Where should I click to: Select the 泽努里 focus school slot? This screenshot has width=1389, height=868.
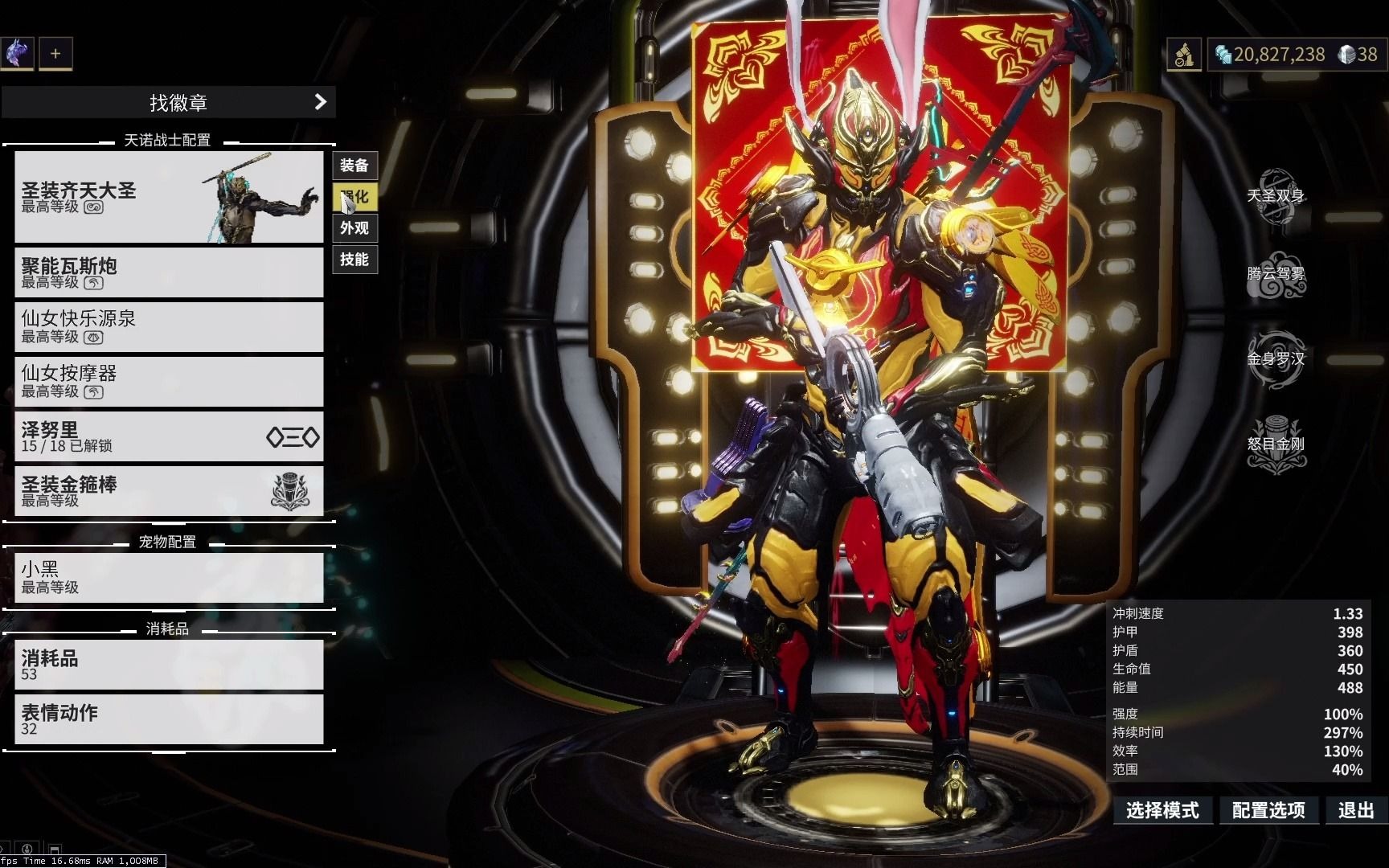[x=169, y=436]
